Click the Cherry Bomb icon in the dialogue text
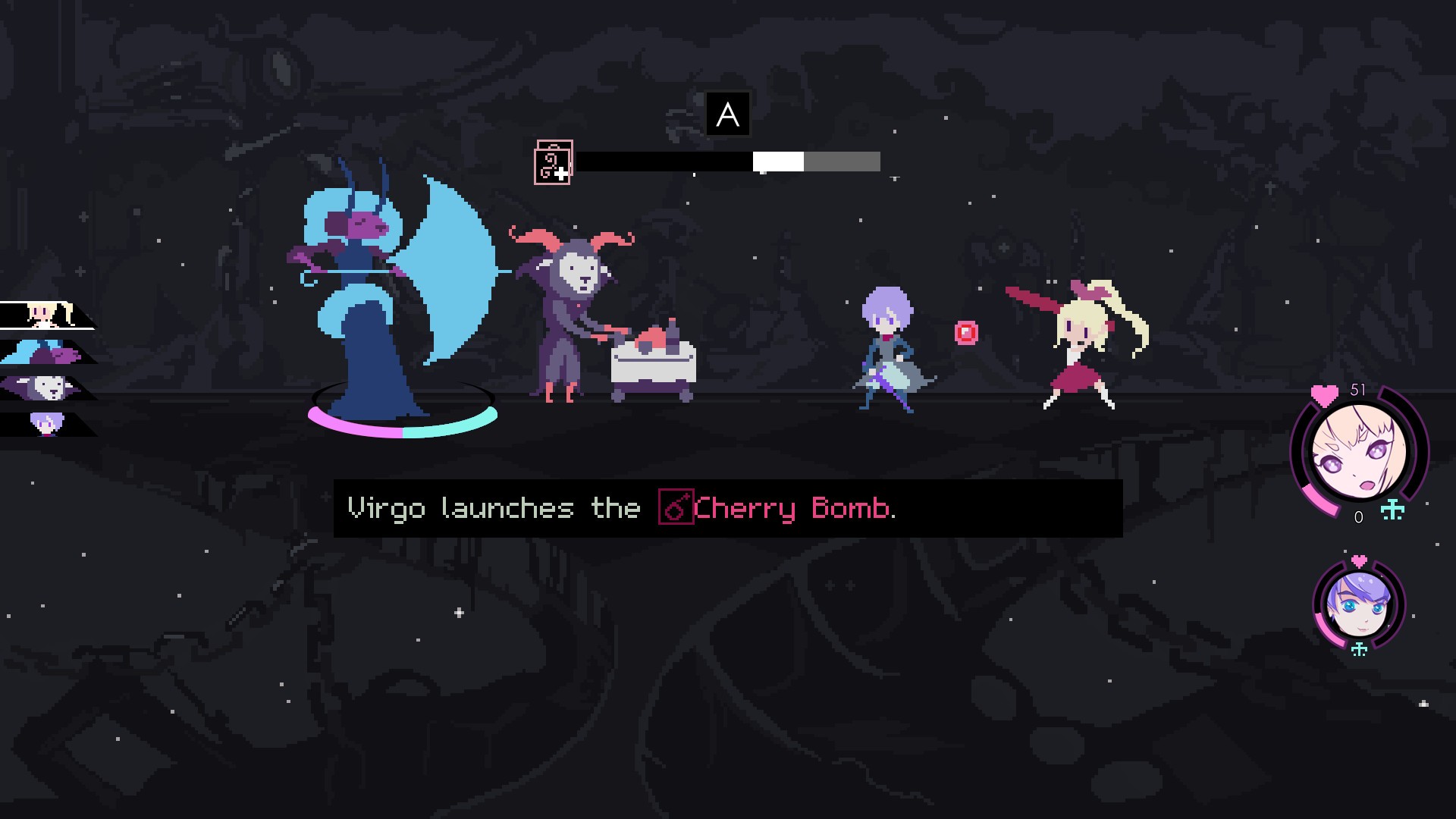Viewport: 1456px width, 819px height. coord(676,509)
